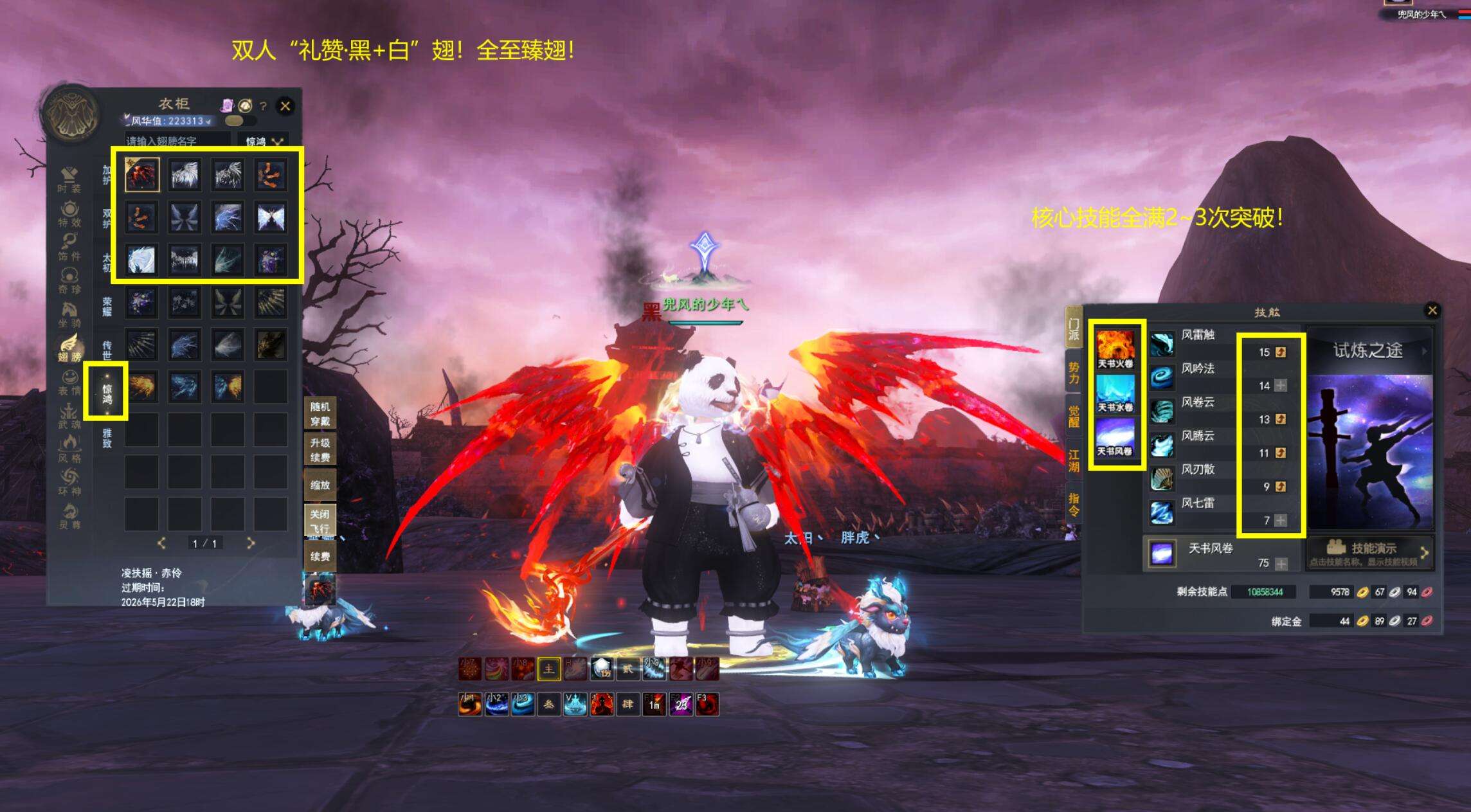Switch to the 坐骑 mount category
The height and width of the screenshot is (812, 1471).
pos(69,315)
